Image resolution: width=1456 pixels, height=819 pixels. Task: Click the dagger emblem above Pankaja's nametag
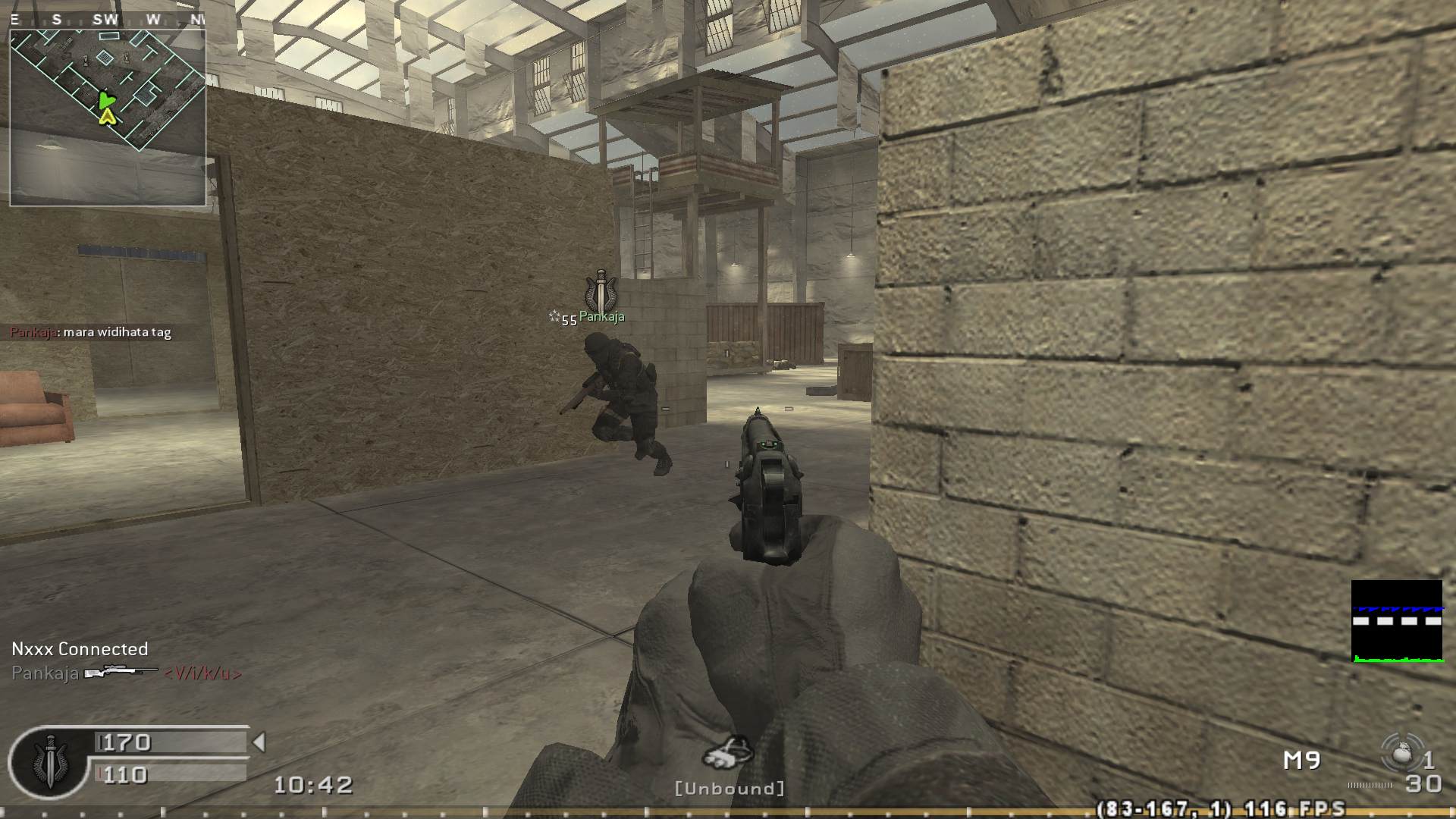coord(601,290)
